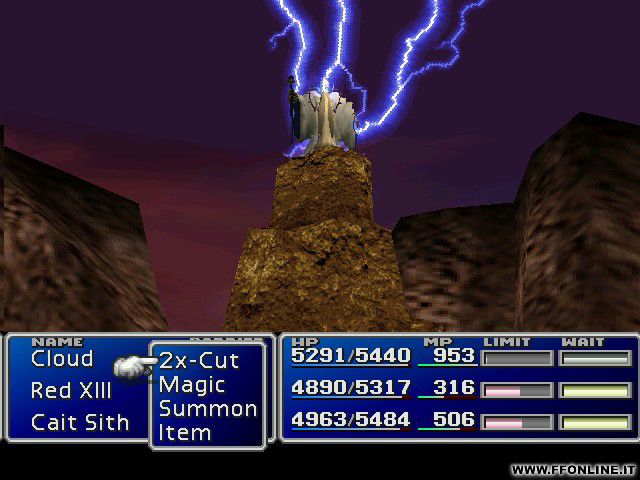Pick Red XIII from the party list
This screenshot has width=640, height=480.
[71, 391]
